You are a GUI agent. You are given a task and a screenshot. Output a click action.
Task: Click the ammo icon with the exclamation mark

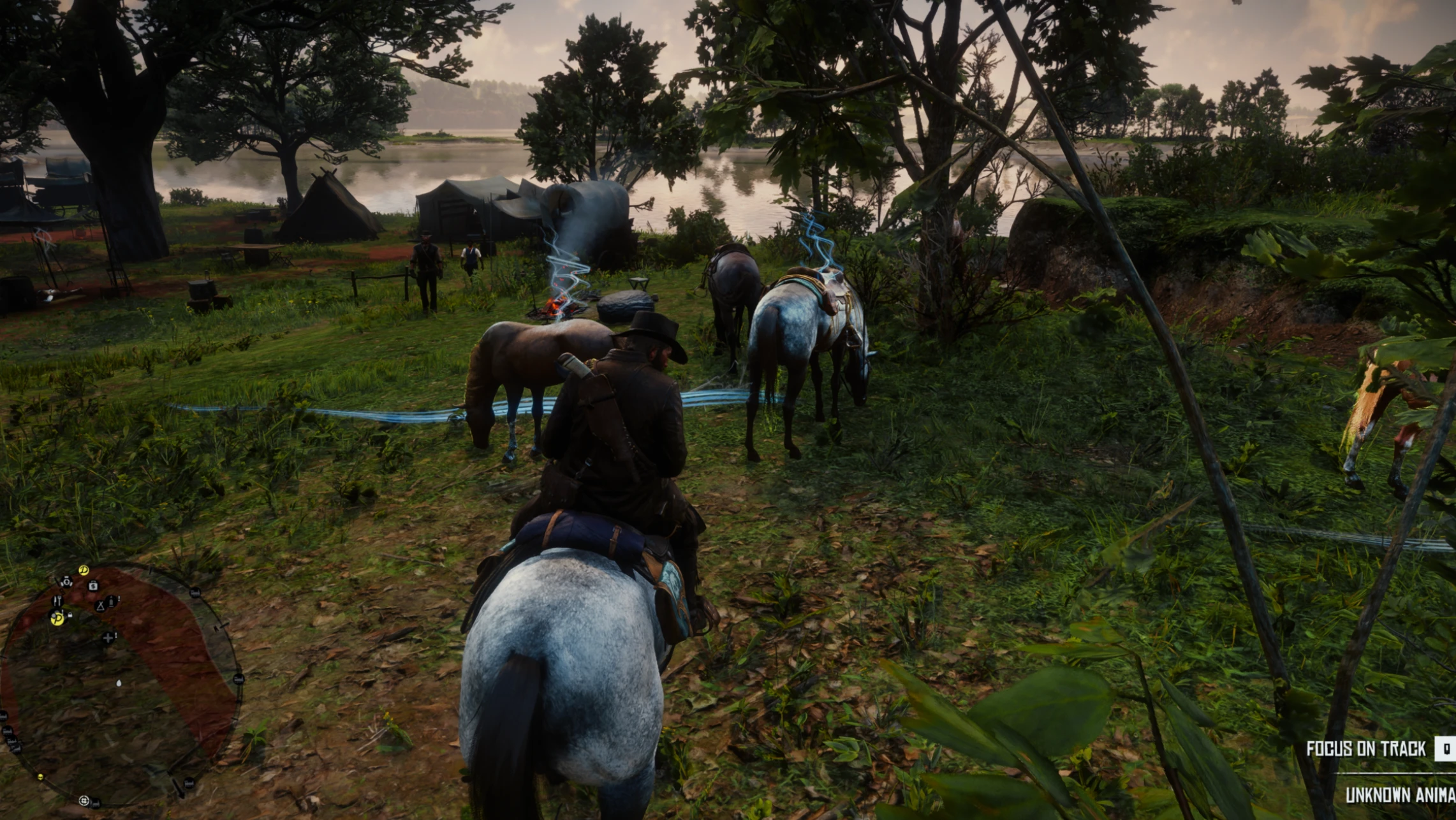111,600
